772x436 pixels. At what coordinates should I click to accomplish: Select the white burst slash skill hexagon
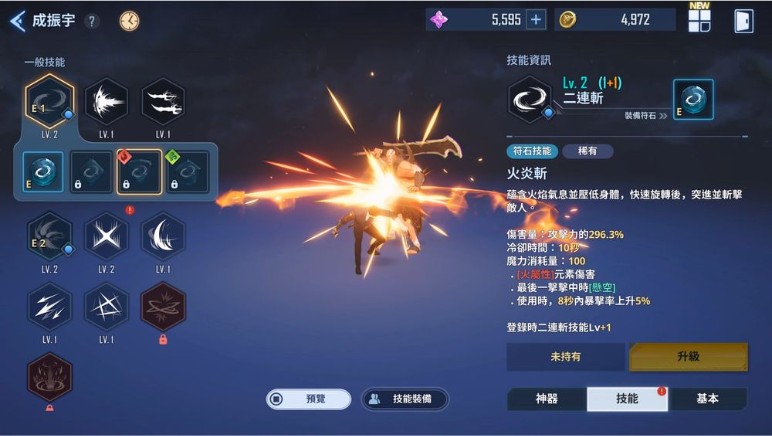click(105, 102)
